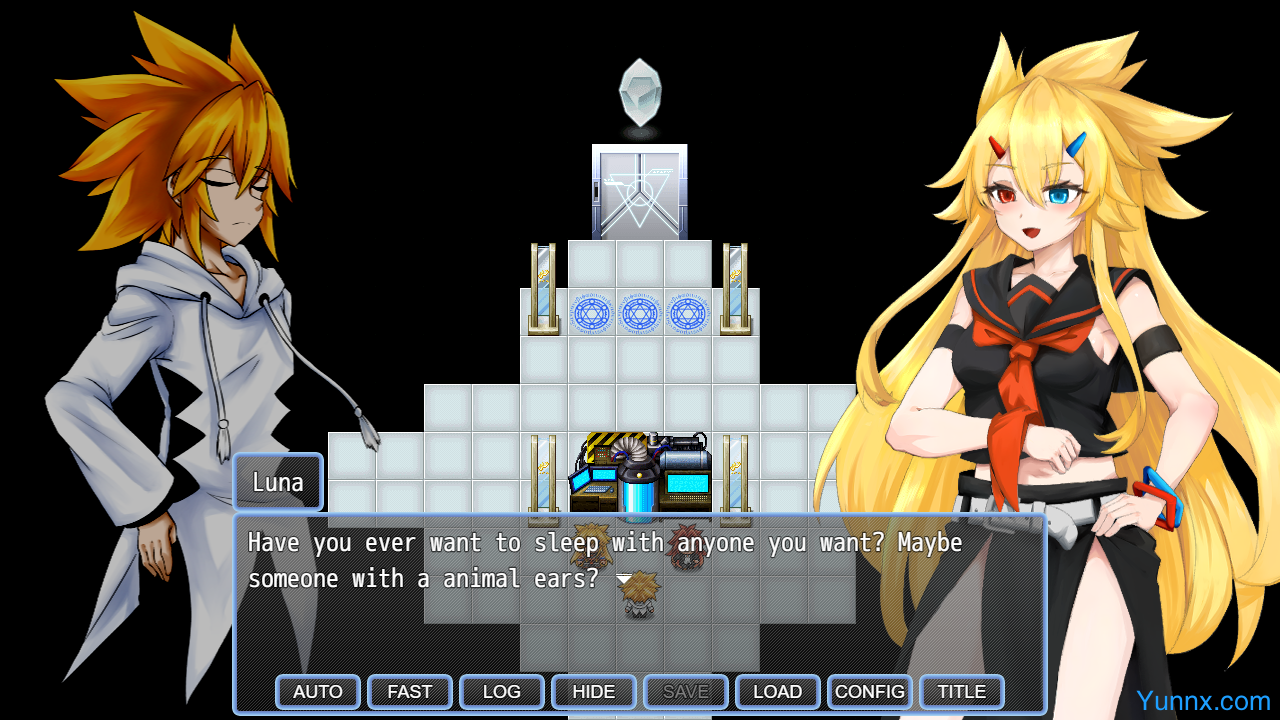Open the CONFIG settings
The width and height of the screenshot is (1280, 720).
pos(870,692)
